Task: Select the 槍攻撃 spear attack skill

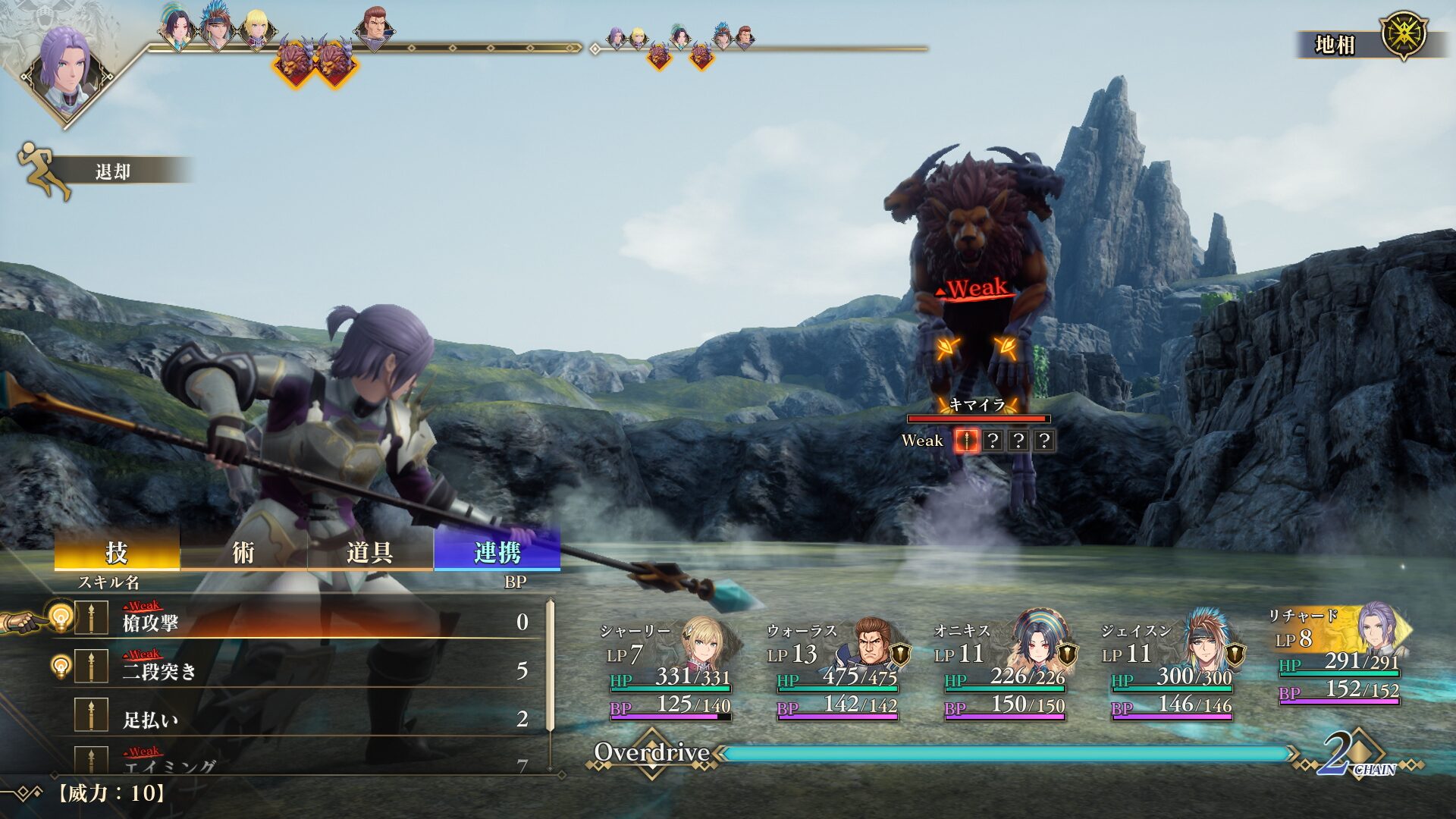Action: coord(303,622)
